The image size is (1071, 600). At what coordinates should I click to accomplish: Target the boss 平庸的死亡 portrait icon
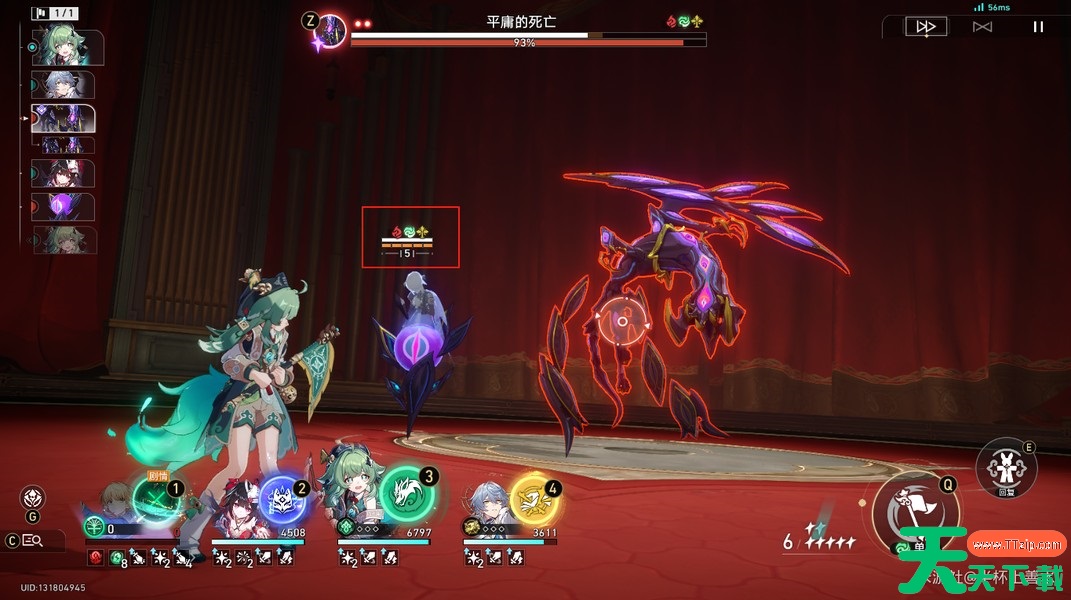pyautogui.click(x=330, y=31)
